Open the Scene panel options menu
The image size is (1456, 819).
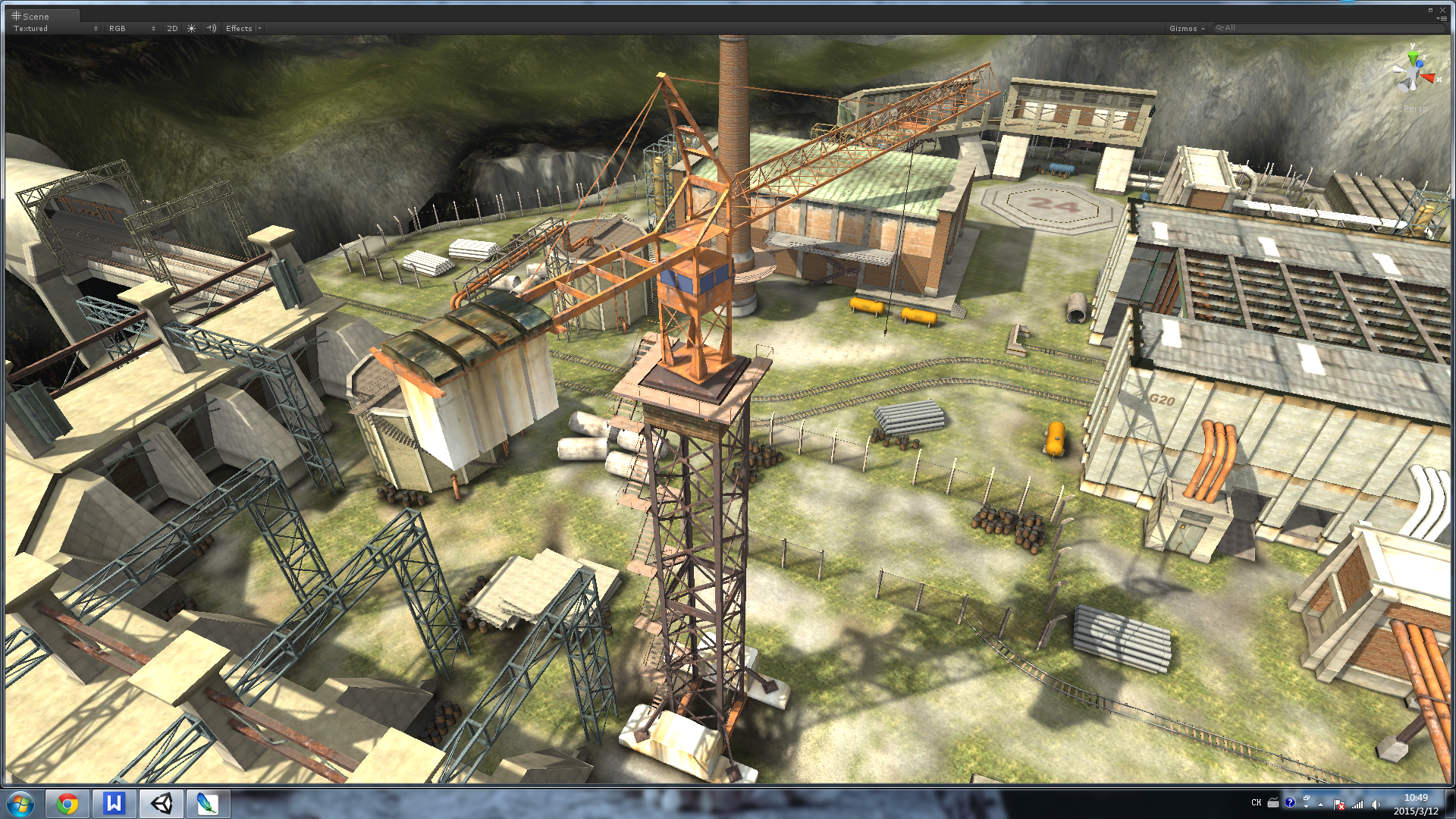tap(1442, 18)
